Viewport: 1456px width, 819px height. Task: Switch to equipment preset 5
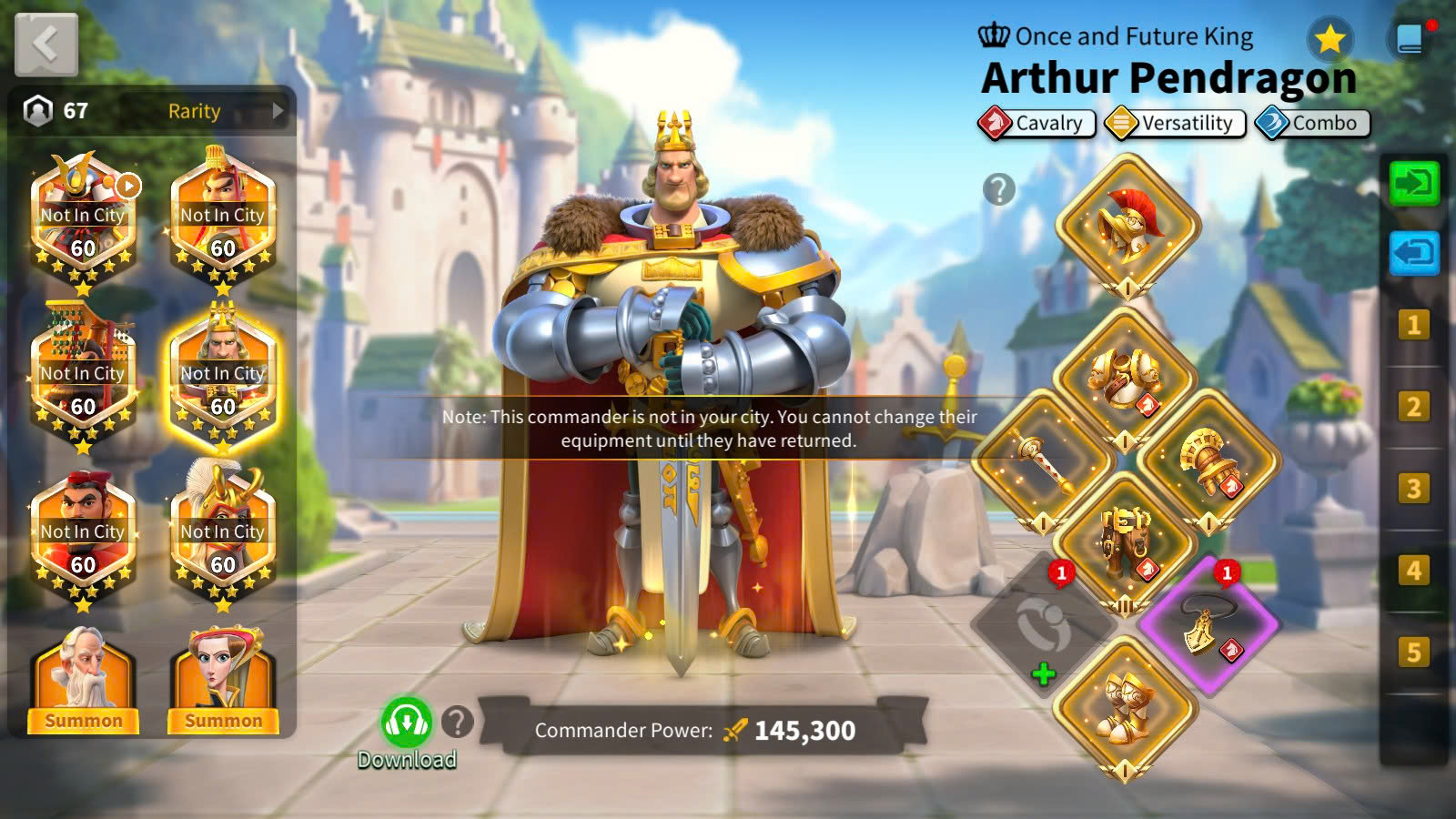tap(1413, 652)
